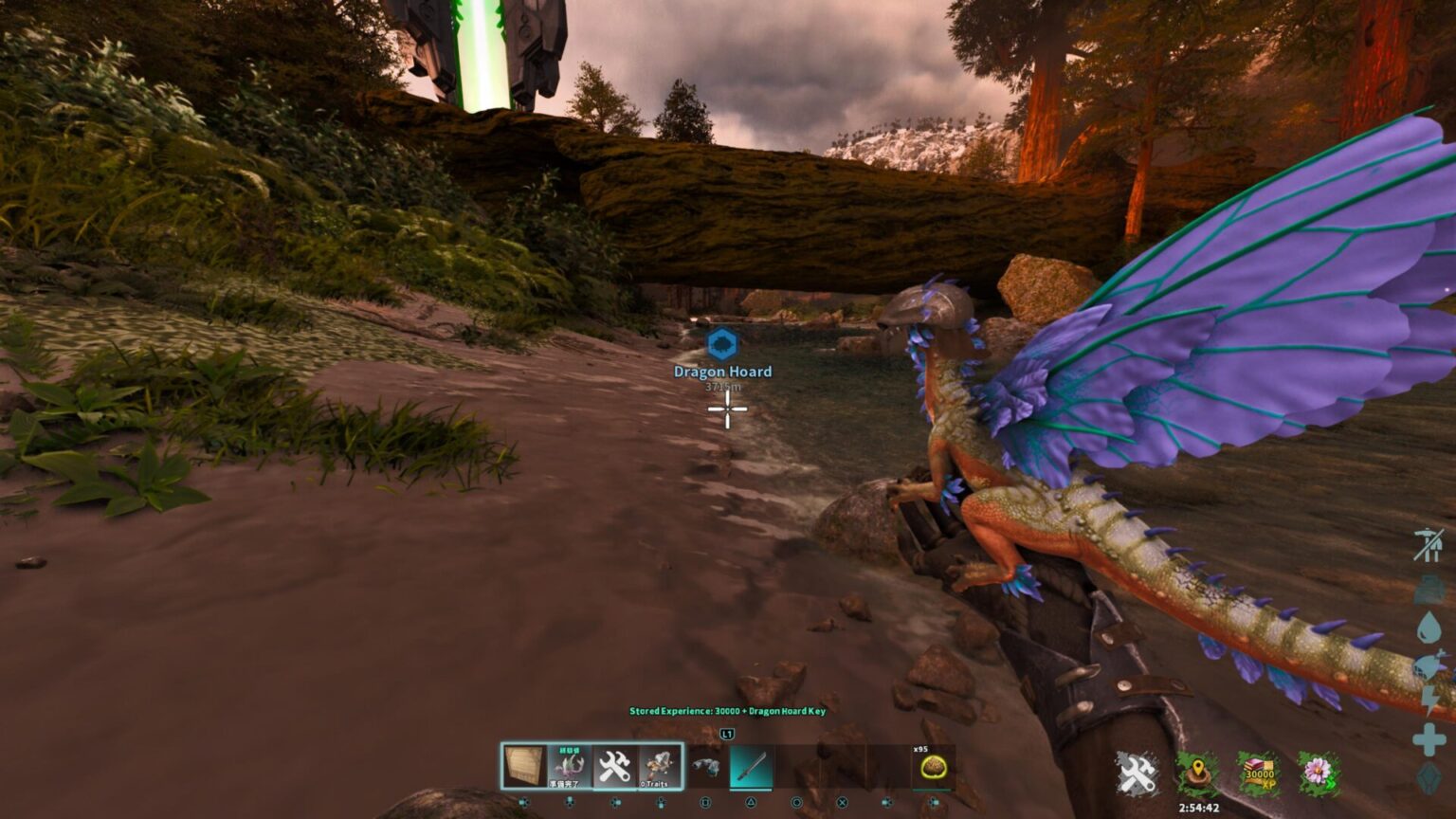Select the wooden panel hotbar slot

pyautogui.click(x=524, y=766)
